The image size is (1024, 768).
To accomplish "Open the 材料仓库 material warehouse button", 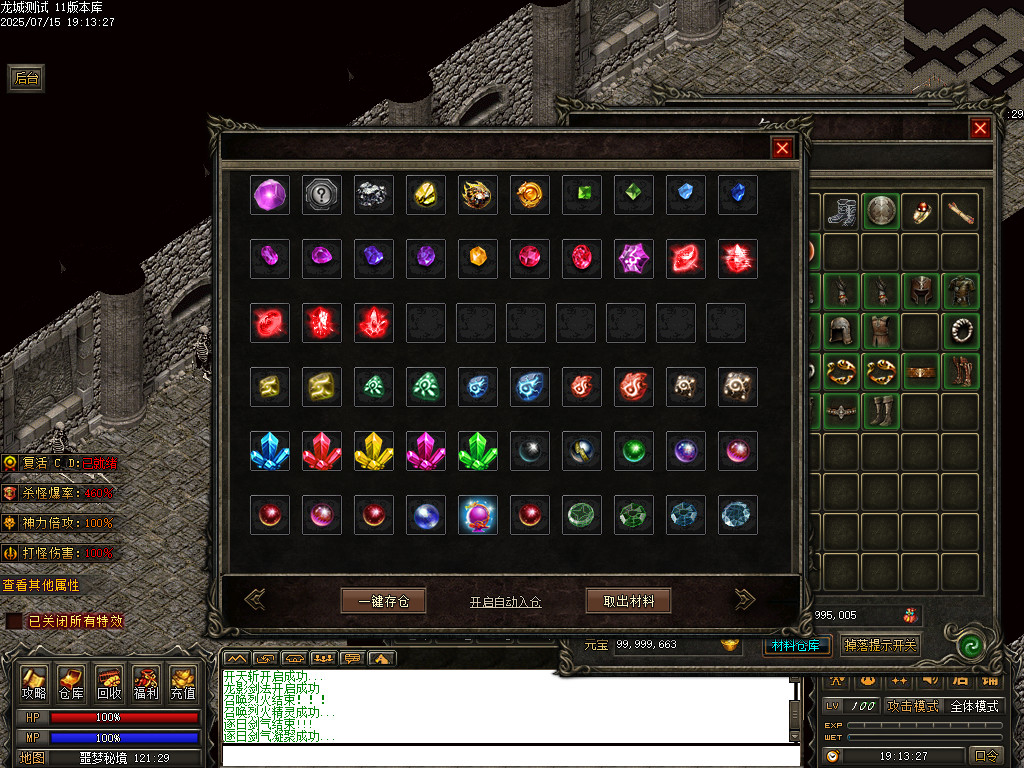I will tap(796, 645).
